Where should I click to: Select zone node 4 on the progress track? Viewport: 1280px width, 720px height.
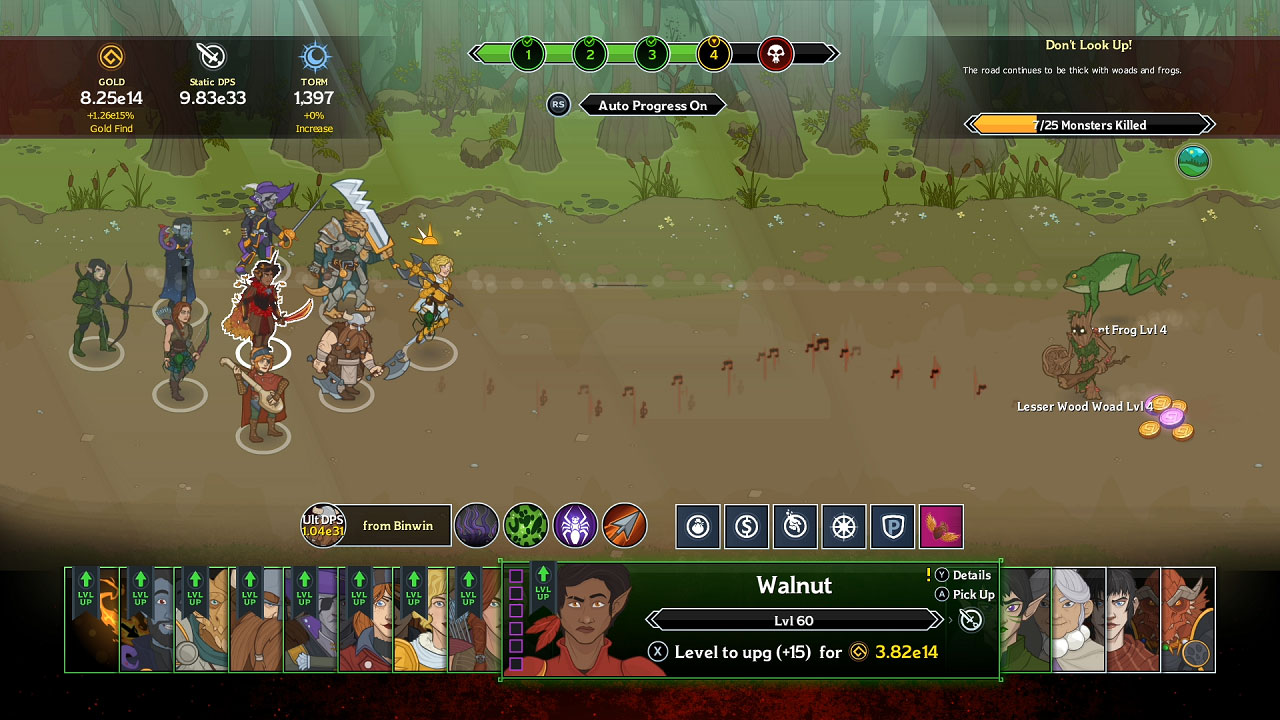click(x=713, y=54)
